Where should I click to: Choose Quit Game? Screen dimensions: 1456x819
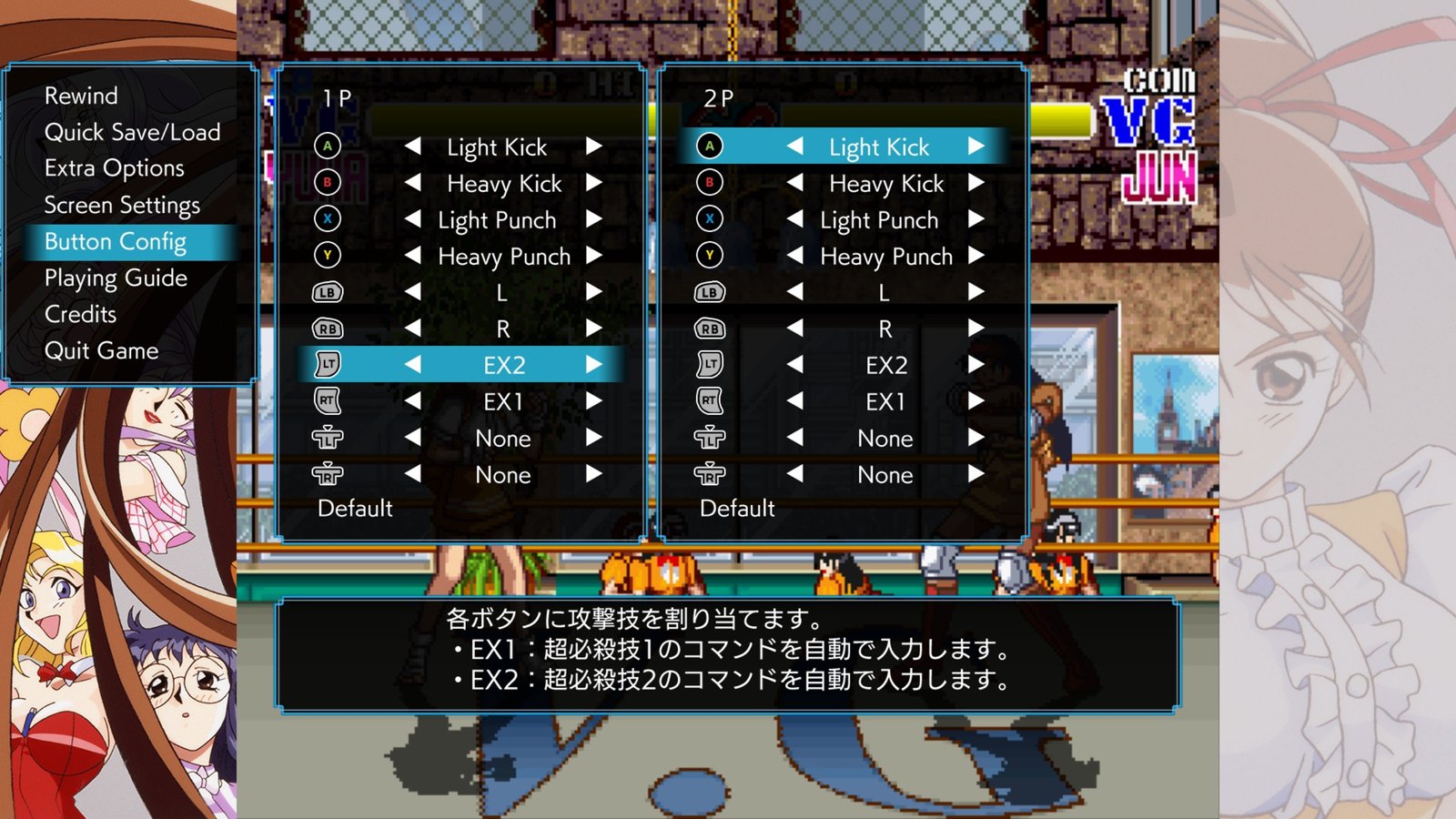coord(101,350)
